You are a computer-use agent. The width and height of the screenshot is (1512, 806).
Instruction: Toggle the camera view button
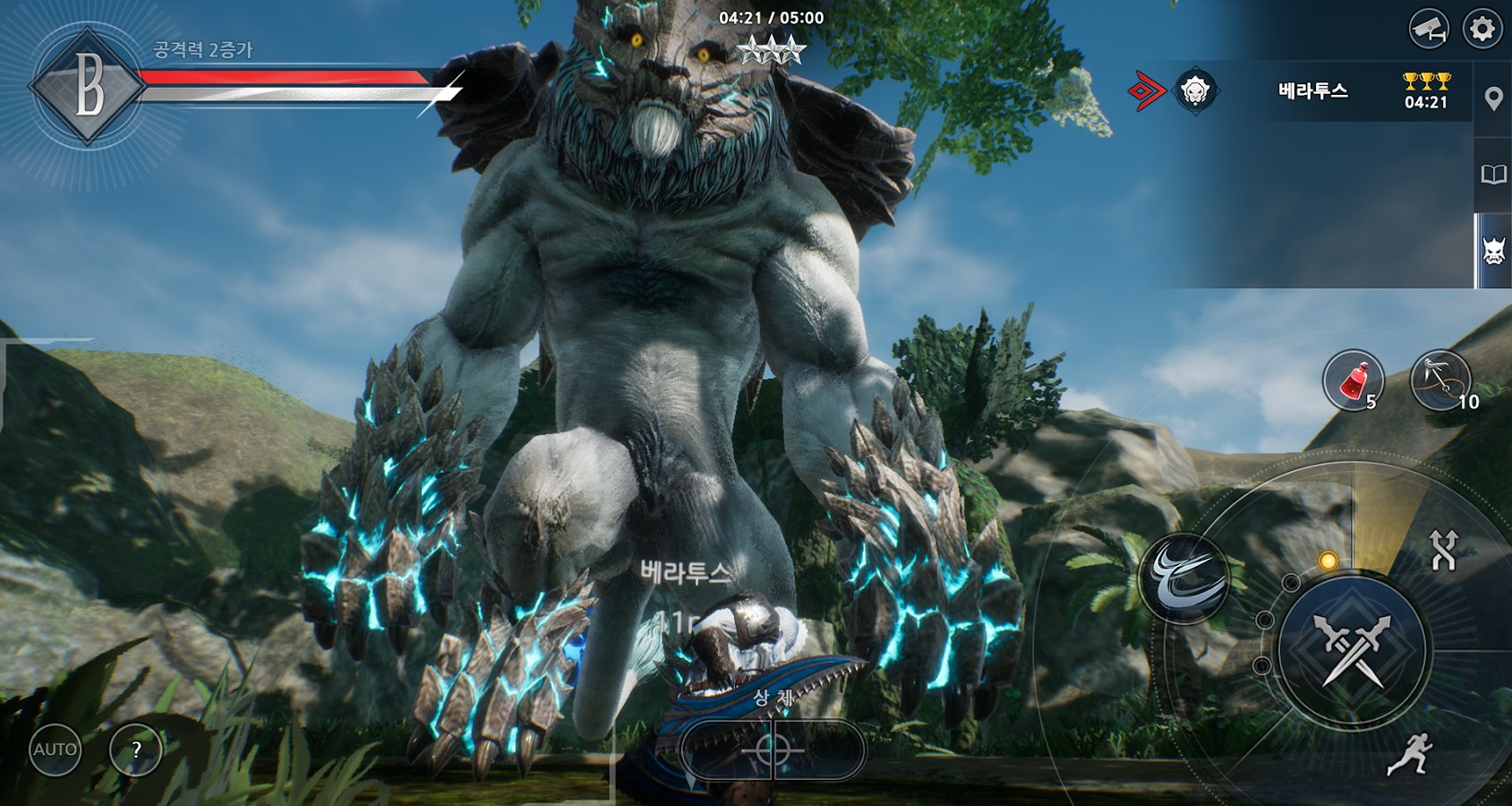click(x=1429, y=30)
